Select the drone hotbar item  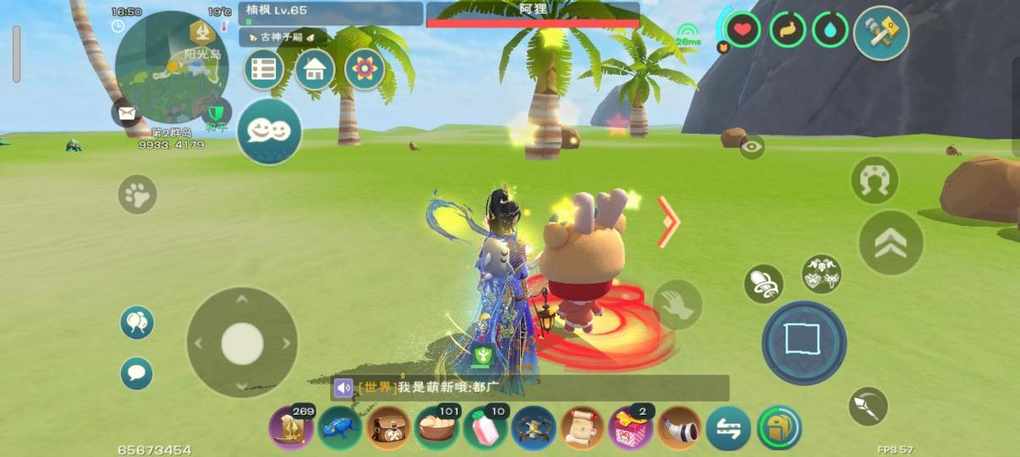[x=533, y=428]
